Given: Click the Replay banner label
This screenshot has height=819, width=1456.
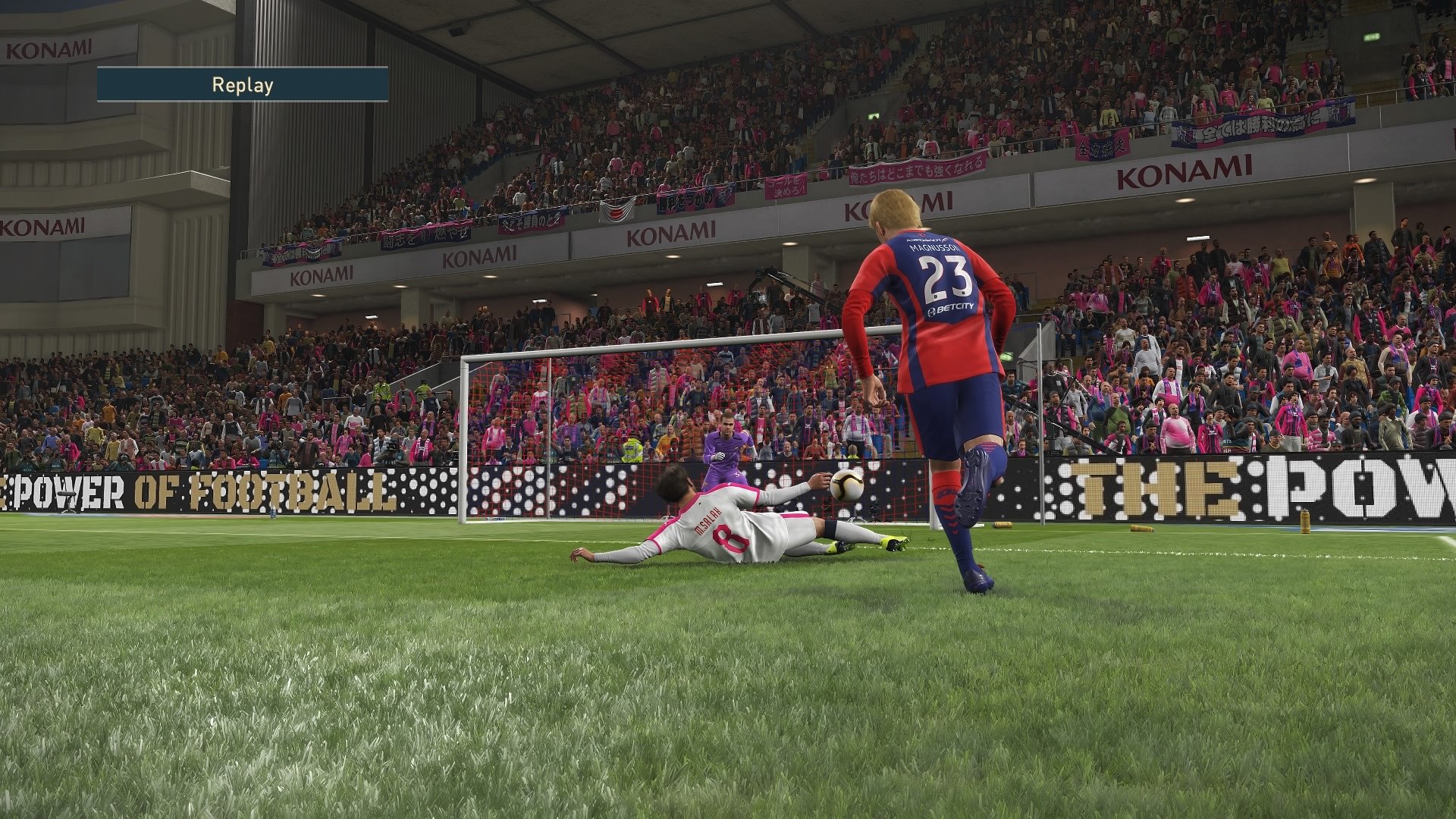Looking at the screenshot, I should pos(241,86).
